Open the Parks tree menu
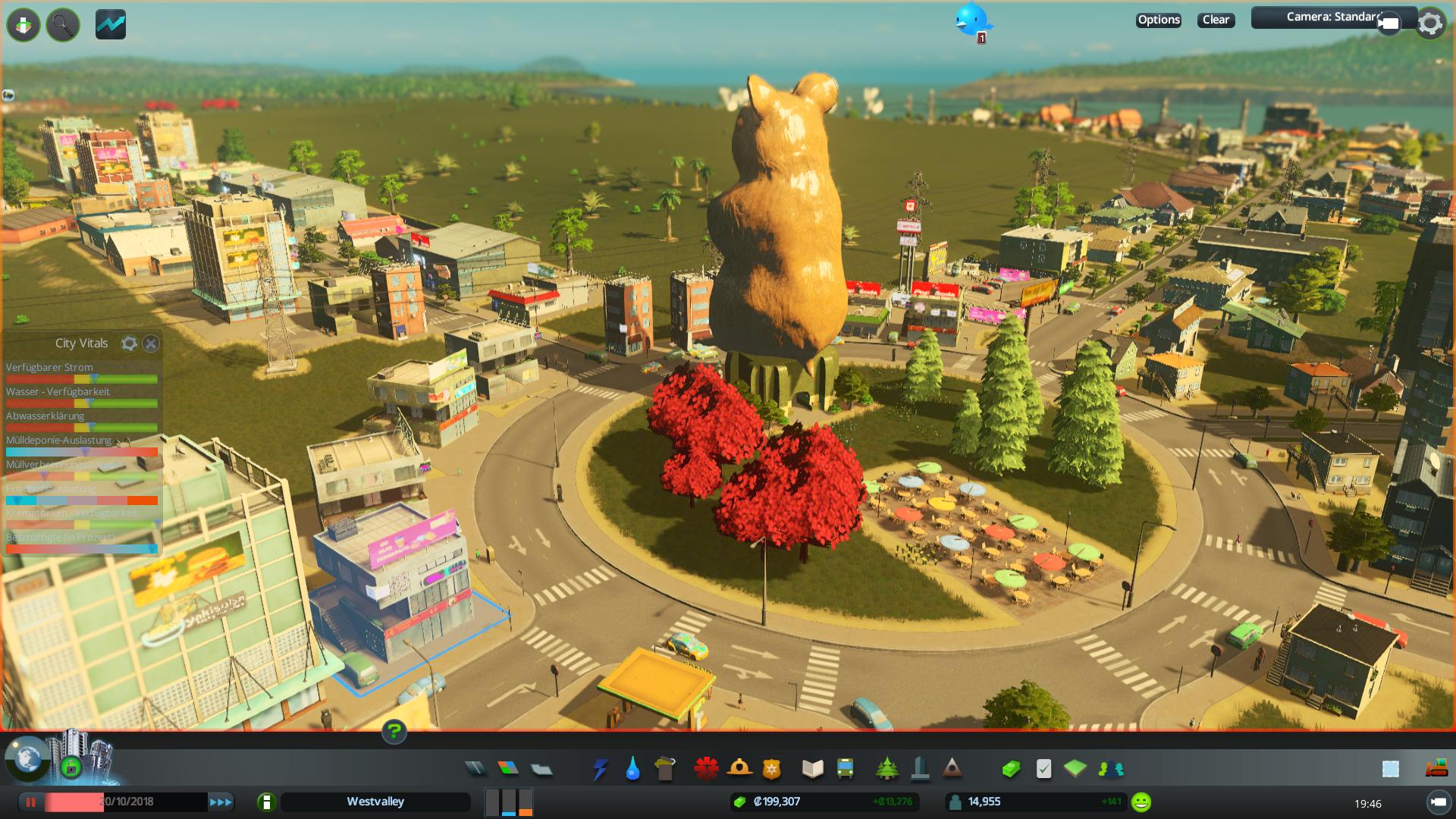This screenshot has width=1456, height=819. coord(886,769)
